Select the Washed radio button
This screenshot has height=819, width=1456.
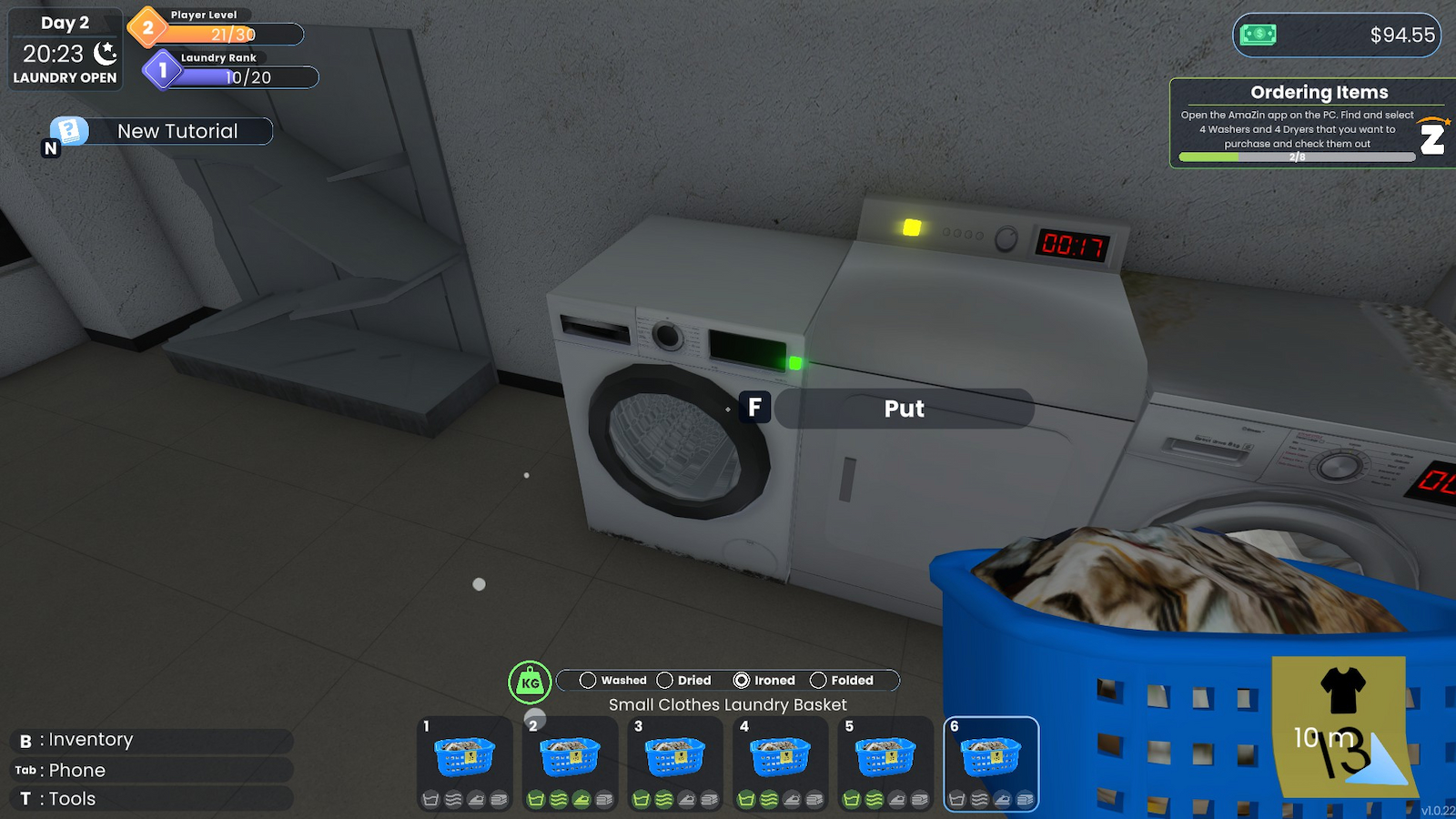pos(588,680)
